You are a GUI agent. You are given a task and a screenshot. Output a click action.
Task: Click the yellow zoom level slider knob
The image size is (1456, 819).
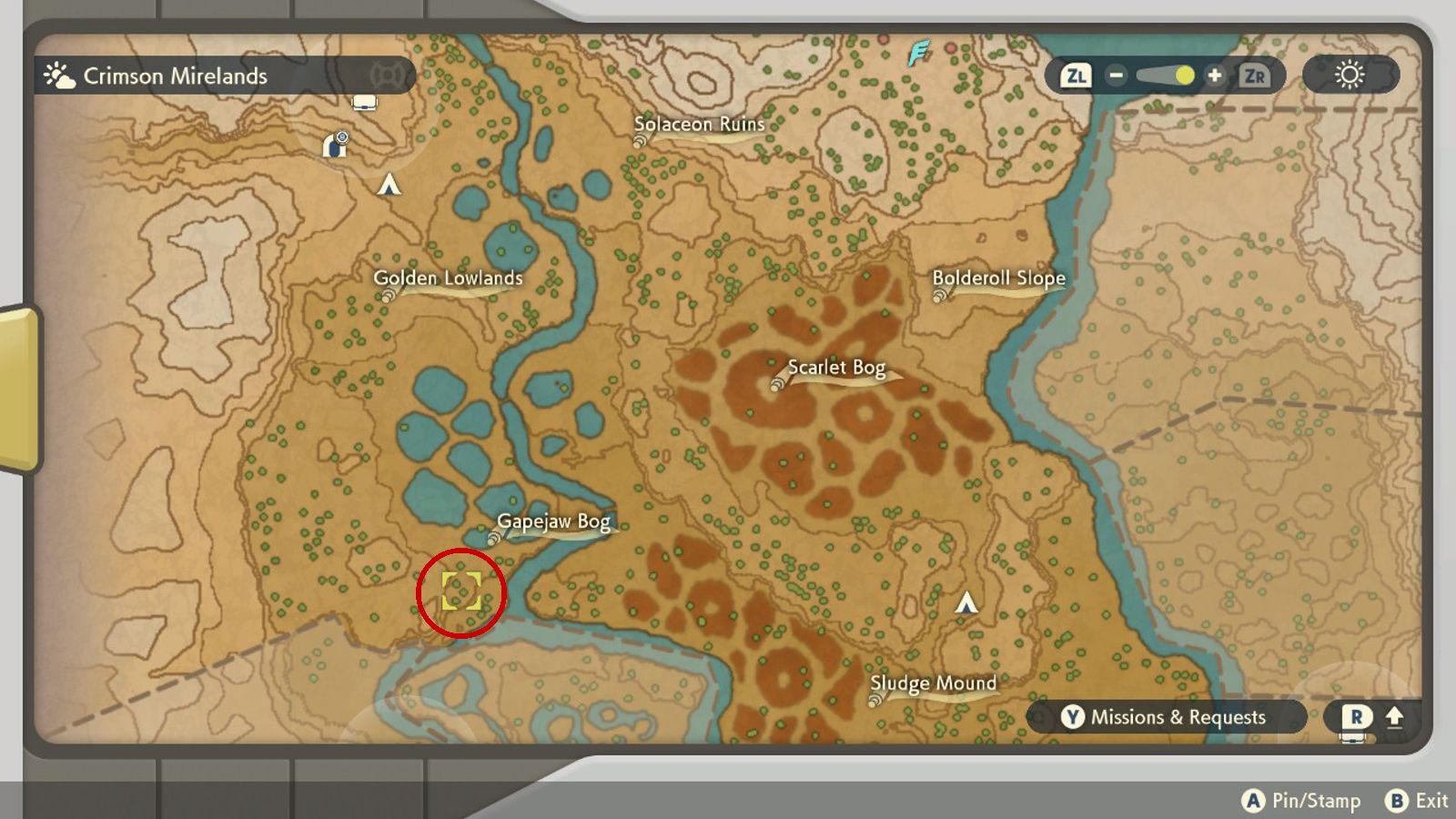tap(1183, 76)
